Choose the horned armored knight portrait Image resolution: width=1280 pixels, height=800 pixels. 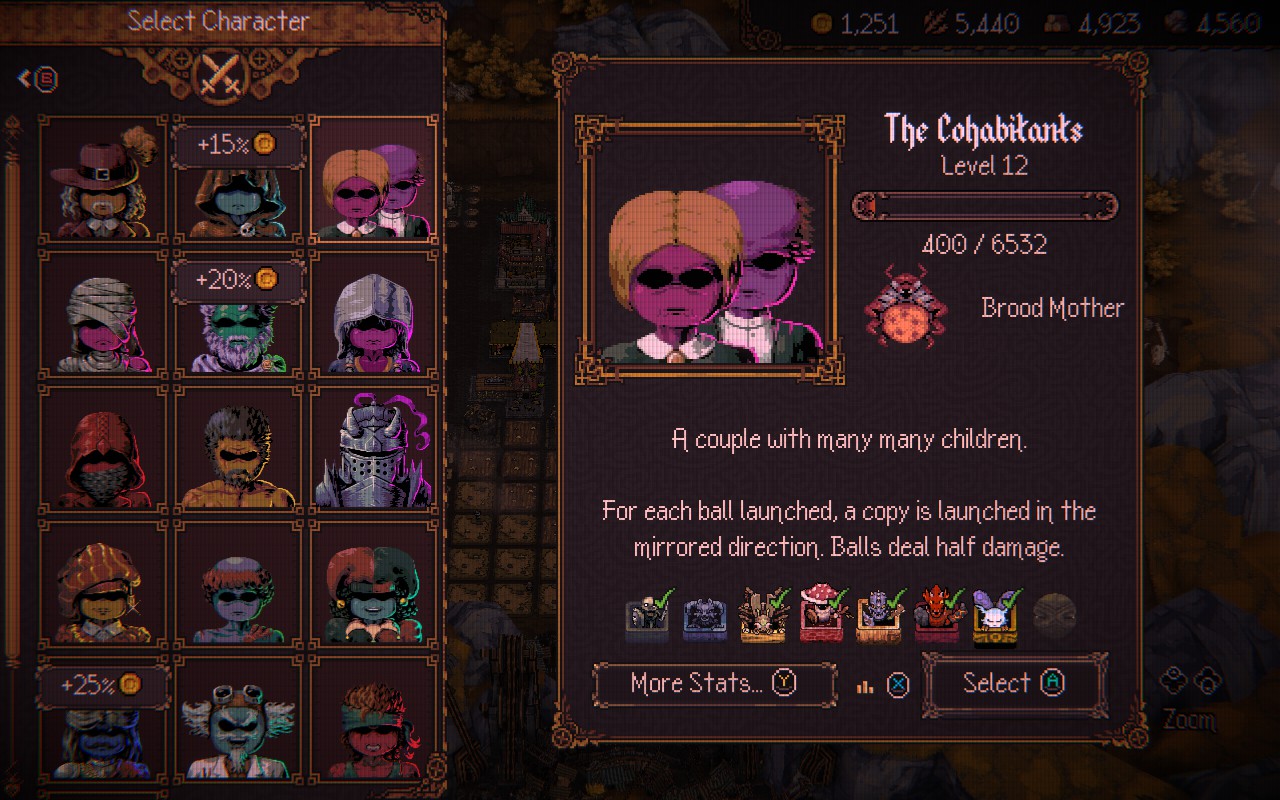click(374, 449)
